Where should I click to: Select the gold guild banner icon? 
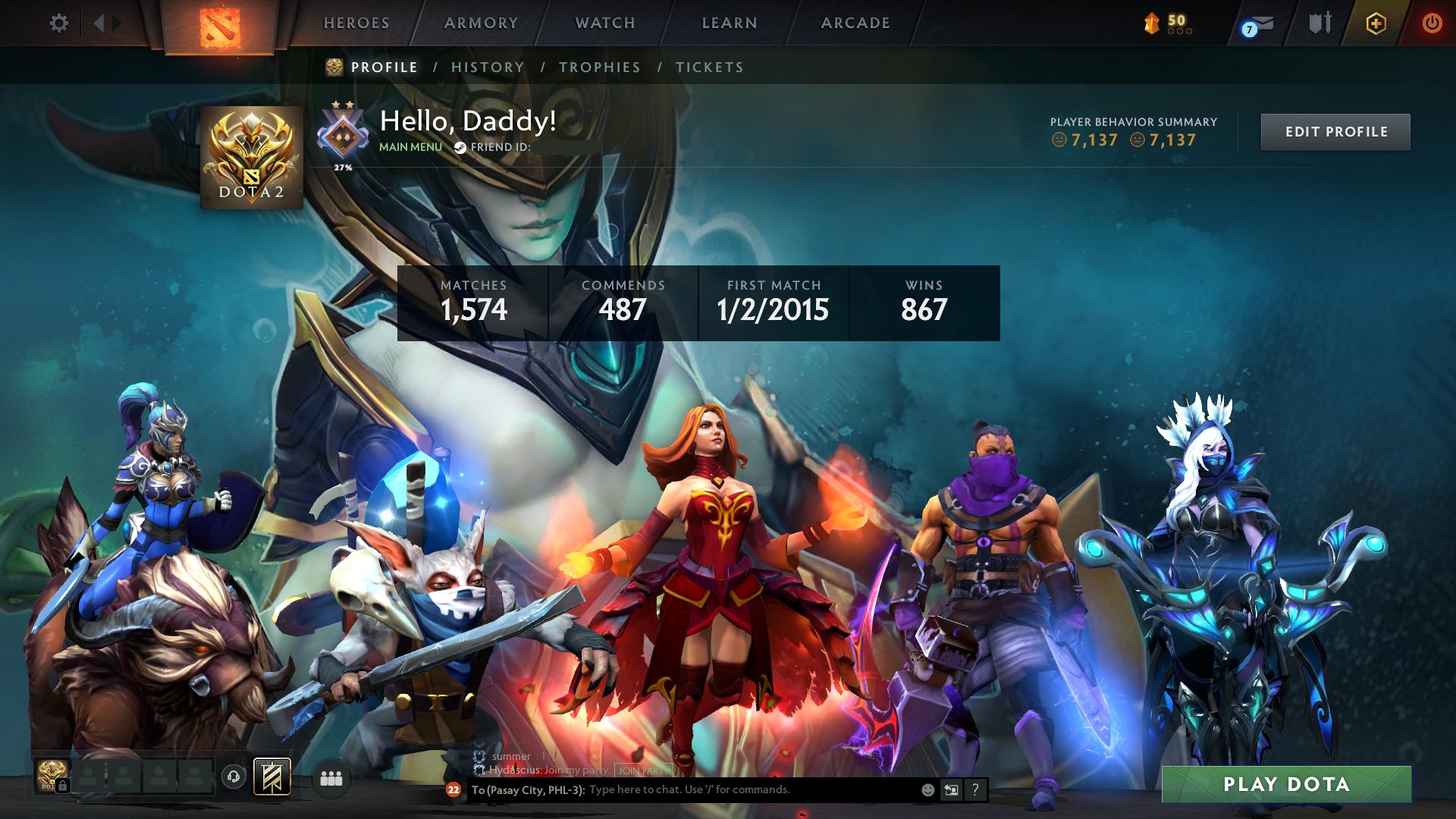[273, 775]
